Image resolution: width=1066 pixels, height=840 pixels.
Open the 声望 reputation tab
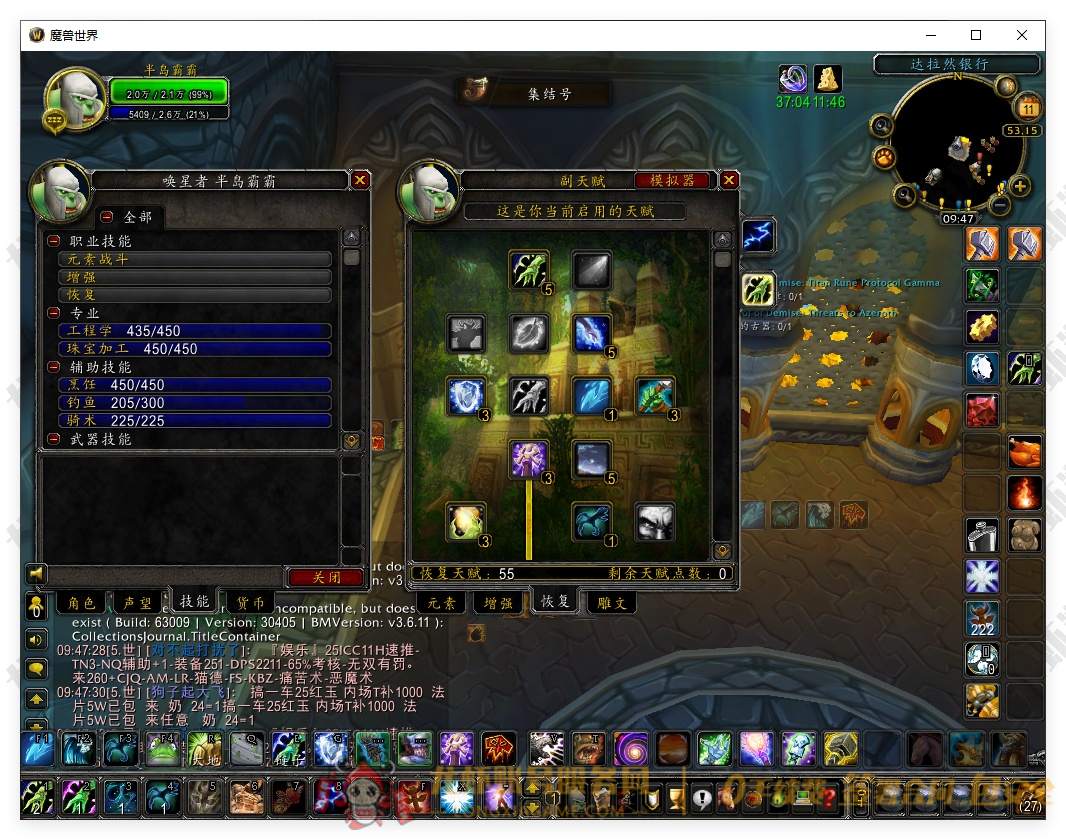pyautogui.click(x=138, y=602)
